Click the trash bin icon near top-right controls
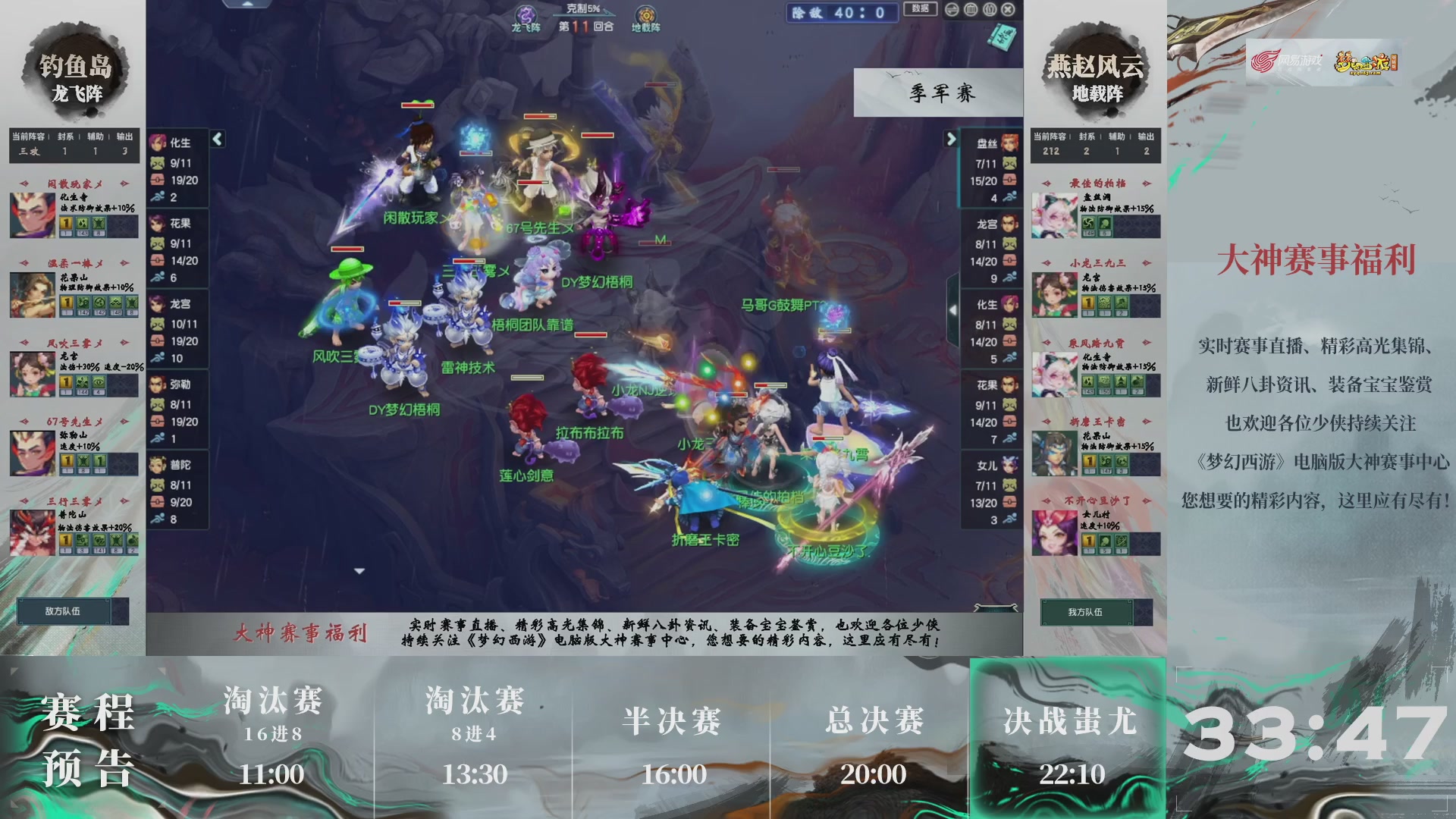The image size is (1456, 819). tap(969, 9)
